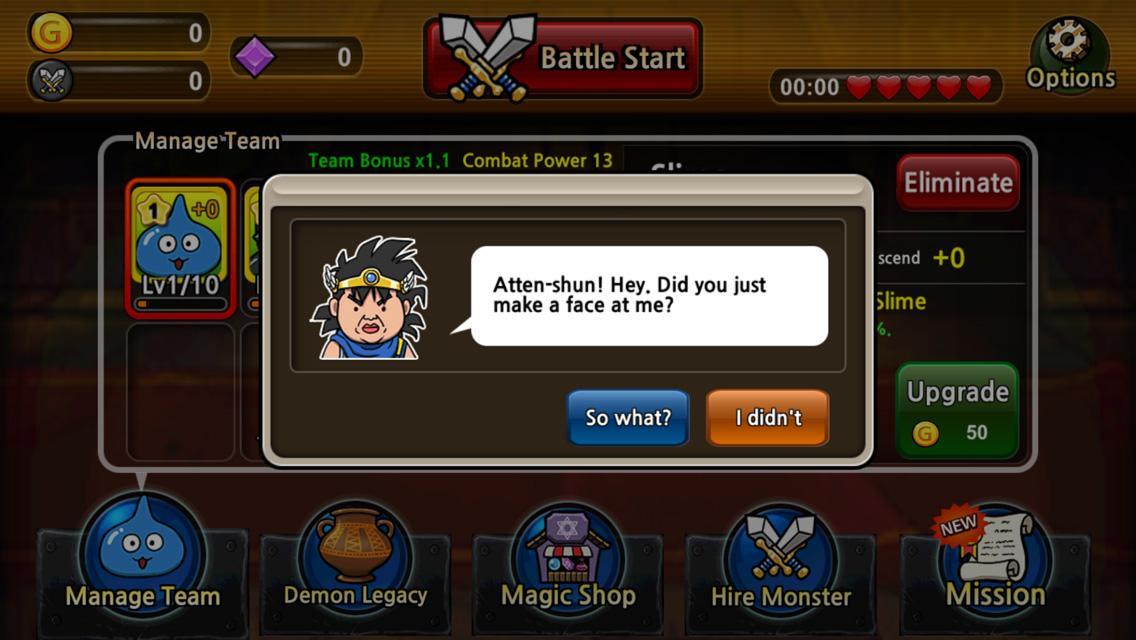The height and width of the screenshot is (640, 1136).
Task: Start the battle
Action: (x=562, y=58)
